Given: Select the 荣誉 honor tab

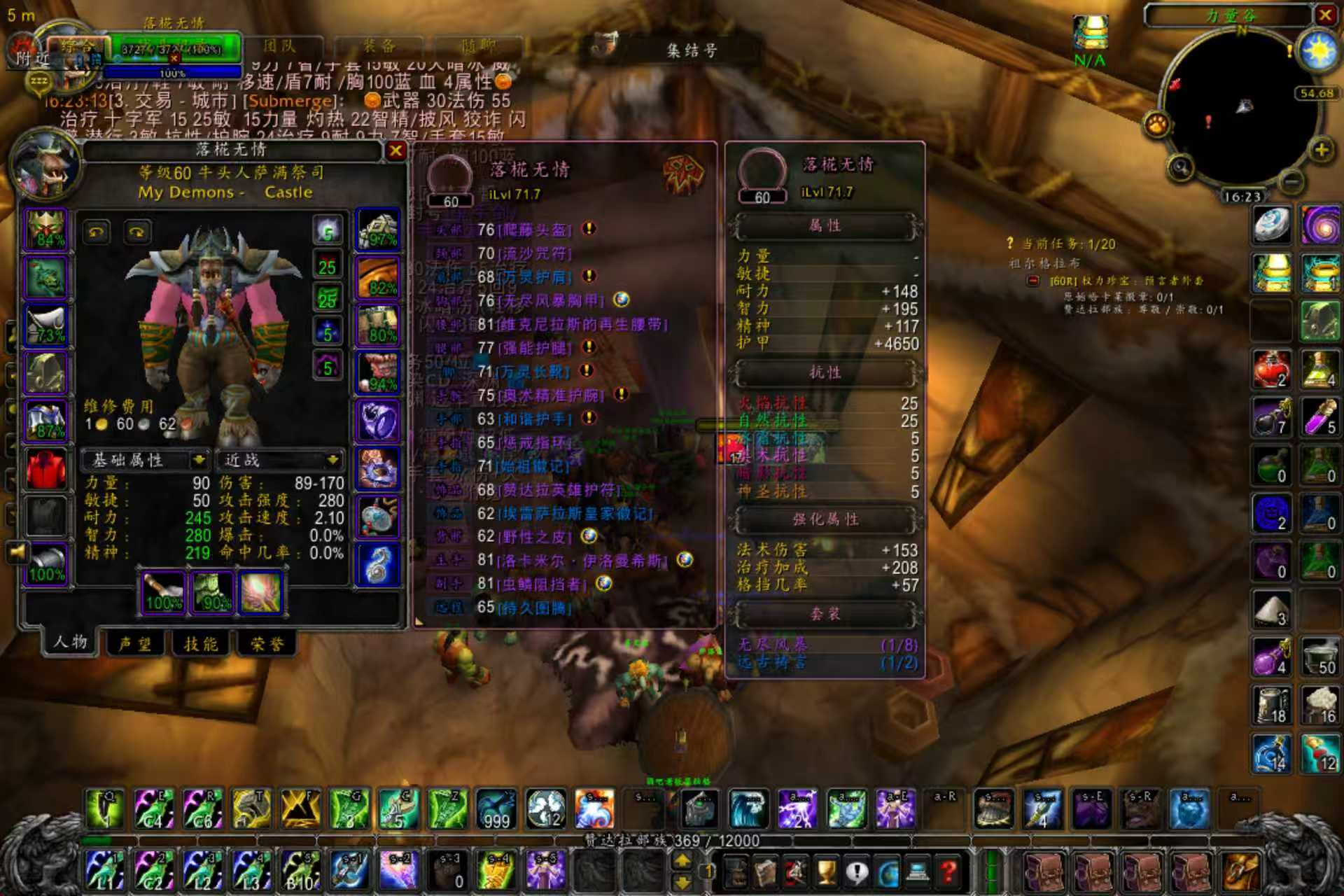Looking at the screenshot, I should pos(267,643).
